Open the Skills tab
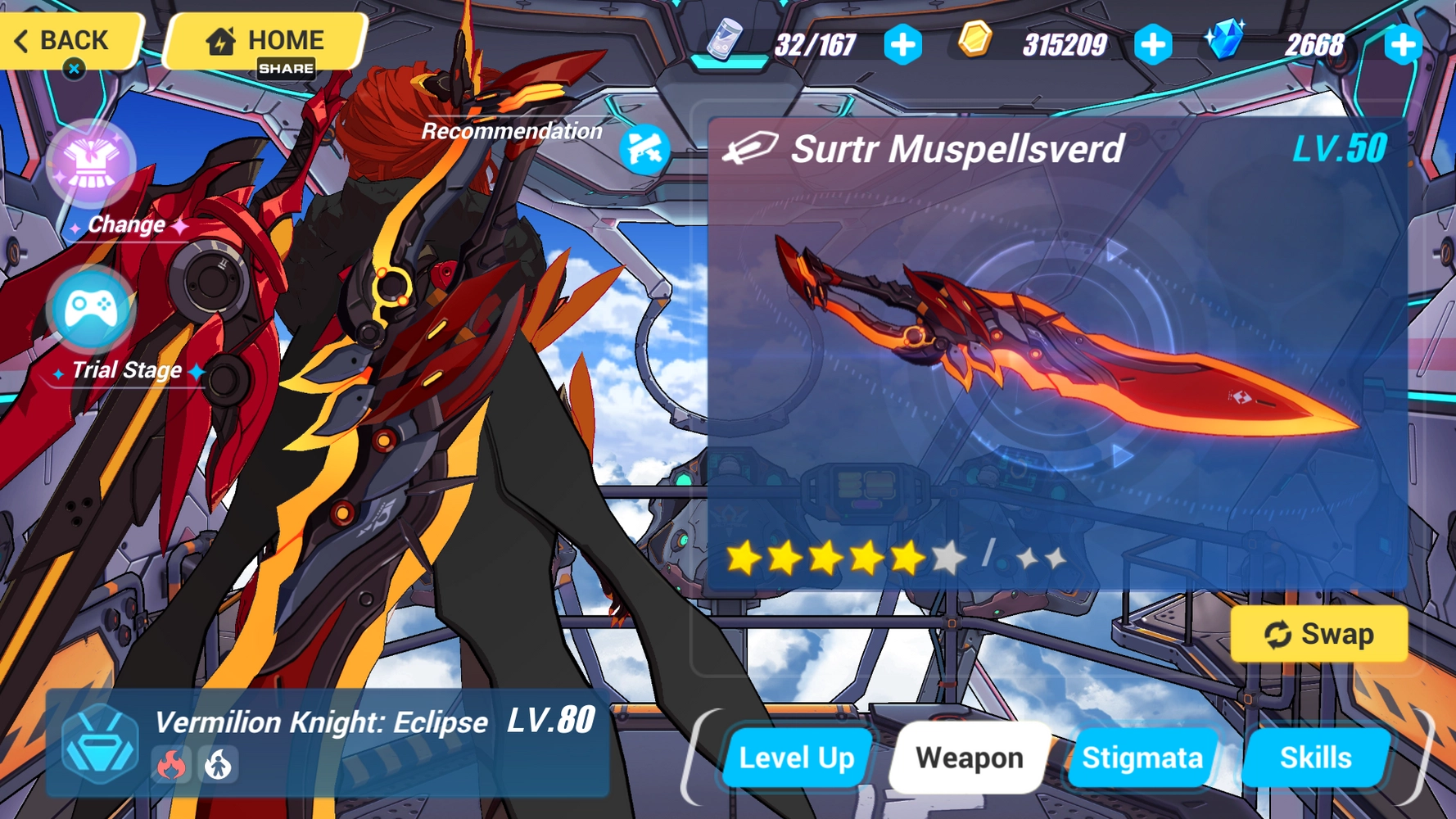 pyautogui.click(x=1316, y=757)
